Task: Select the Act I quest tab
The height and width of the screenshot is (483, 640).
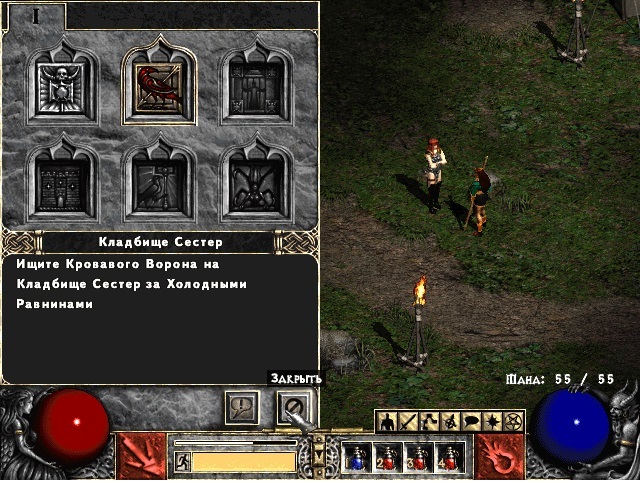Action: [35, 15]
